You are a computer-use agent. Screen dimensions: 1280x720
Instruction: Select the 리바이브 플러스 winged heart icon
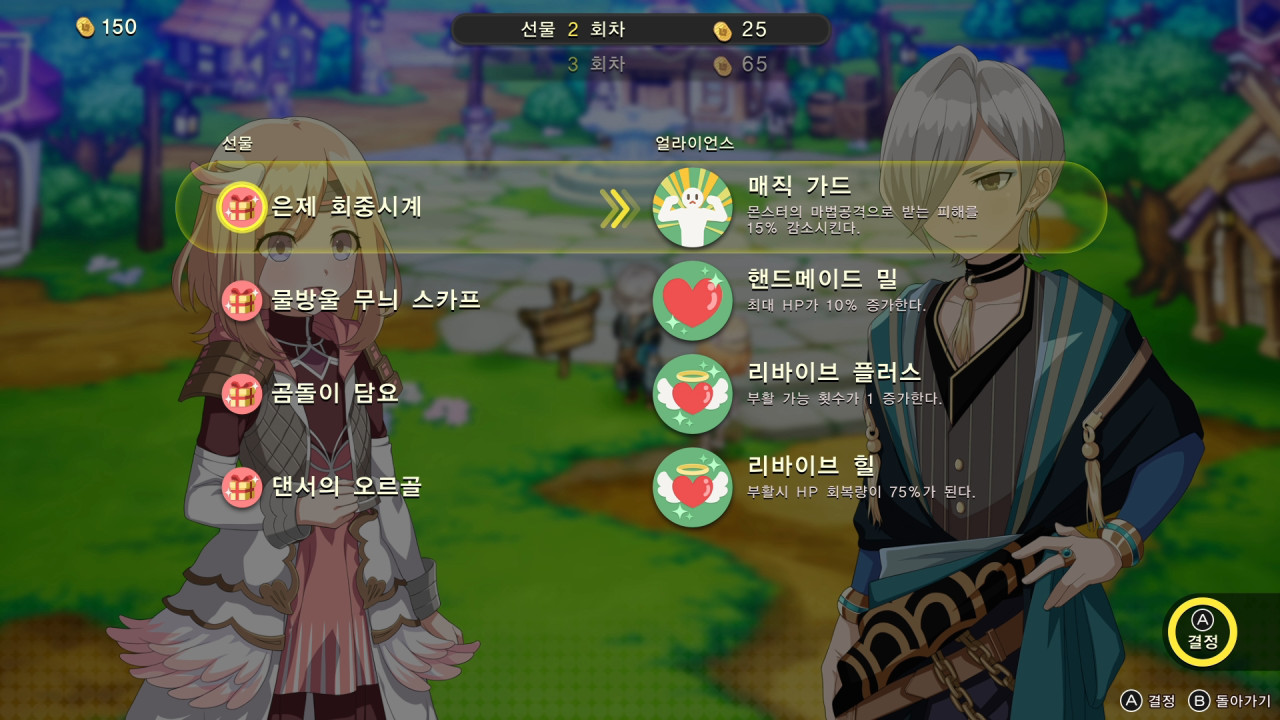point(692,393)
